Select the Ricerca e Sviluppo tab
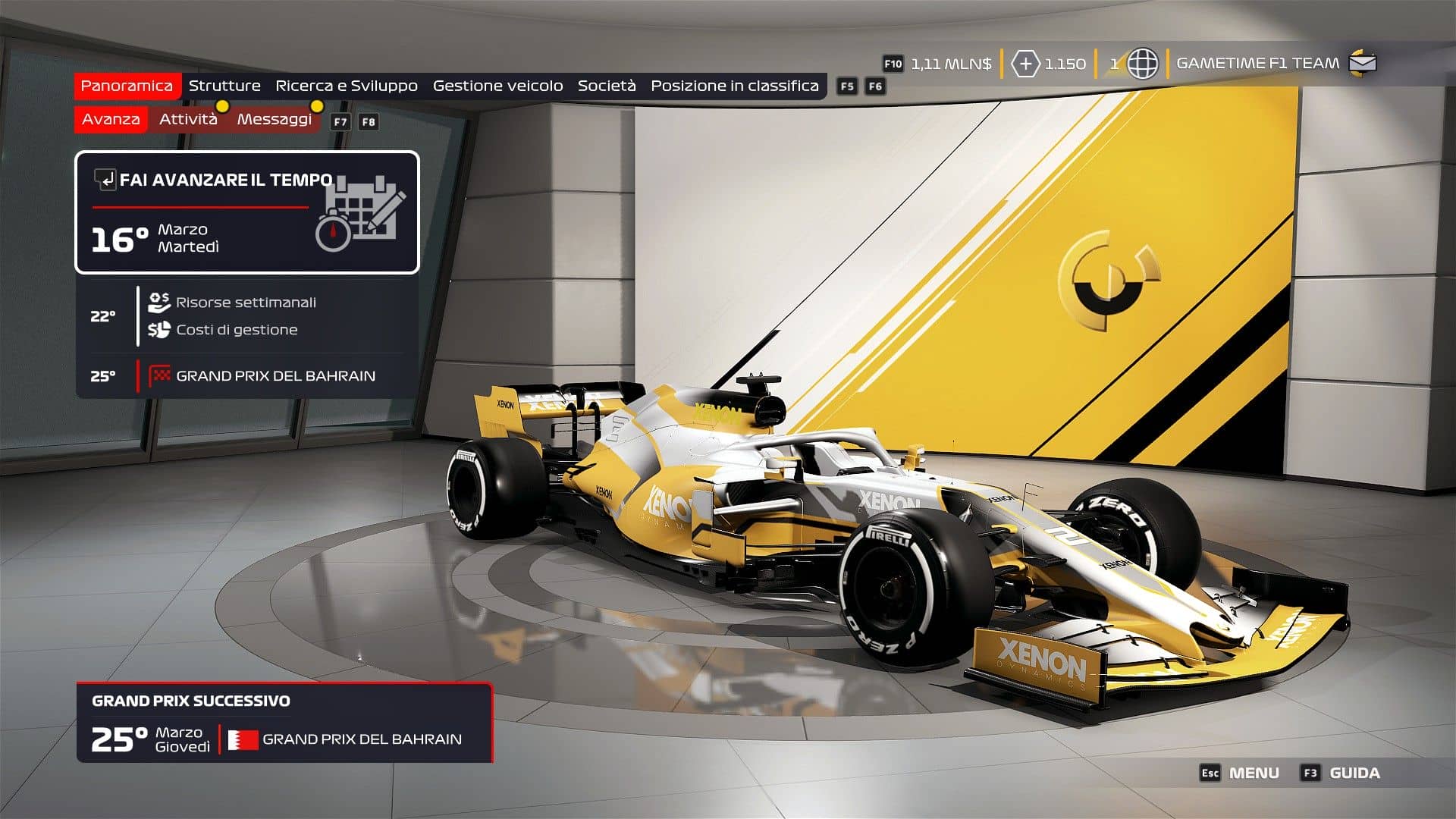 [347, 86]
